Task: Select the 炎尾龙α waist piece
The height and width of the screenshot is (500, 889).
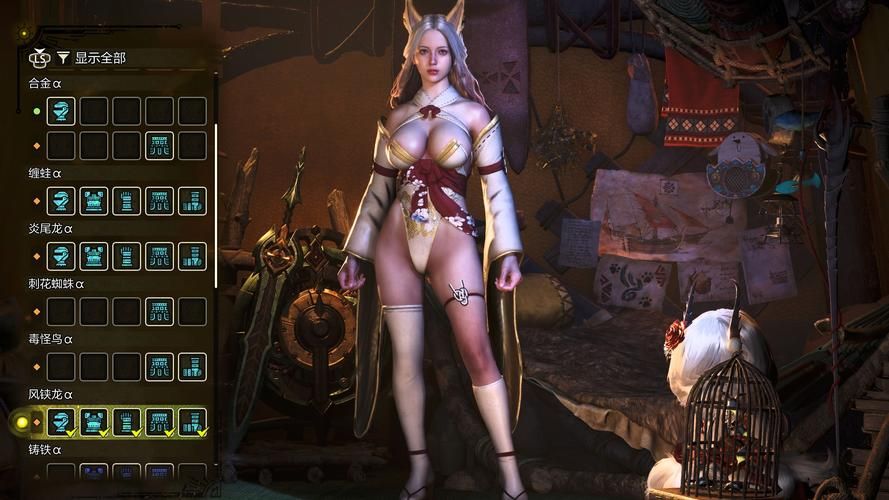Action: tap(160, 256)
